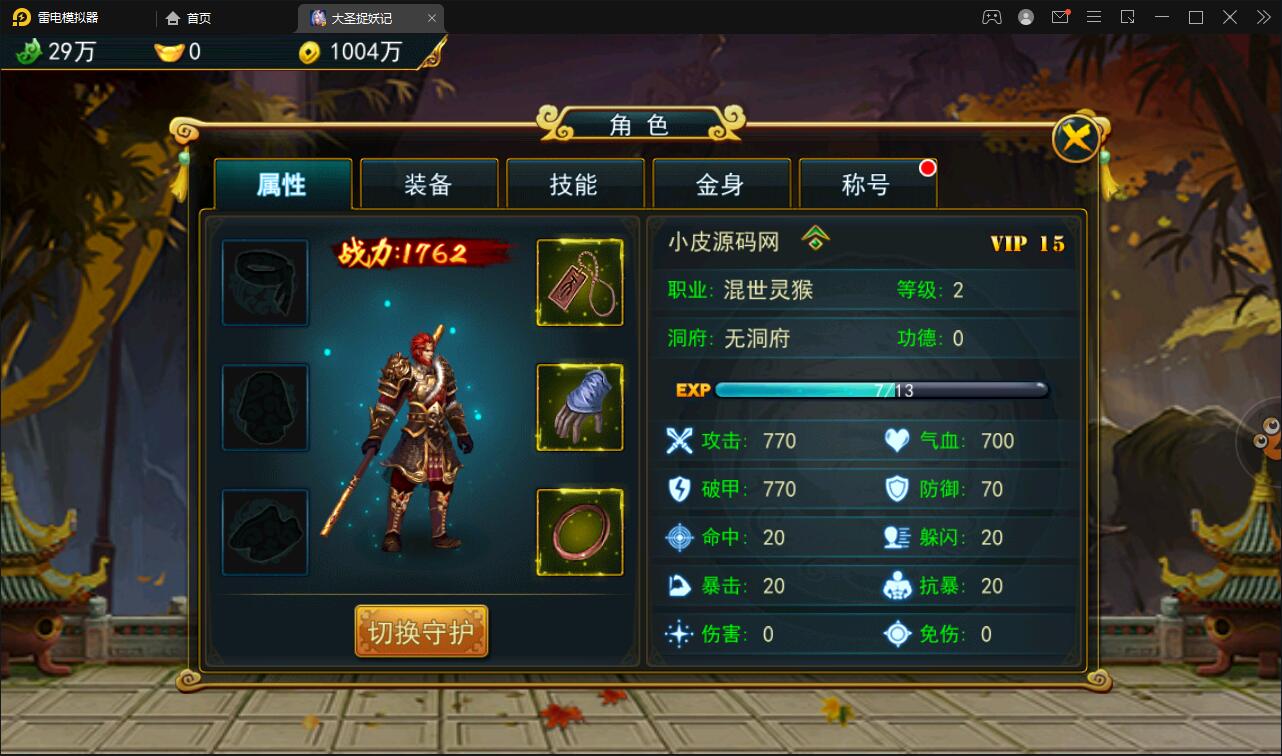Screen dimensions: 1282x756
Task: Click the lightning 破甲 stat icon
Action: coord(678,489)
